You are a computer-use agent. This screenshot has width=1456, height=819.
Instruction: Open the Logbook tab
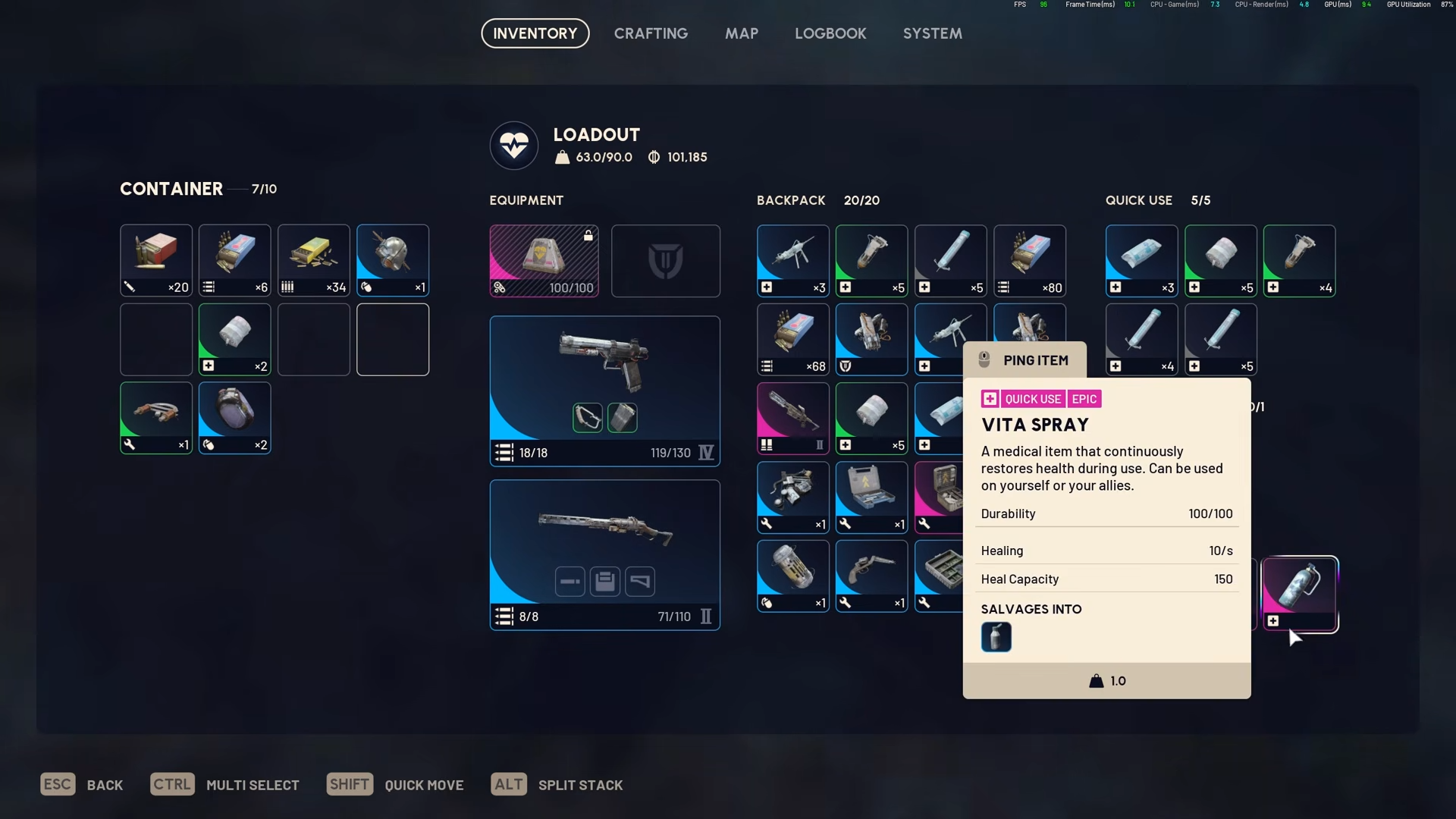pos(830,33)
